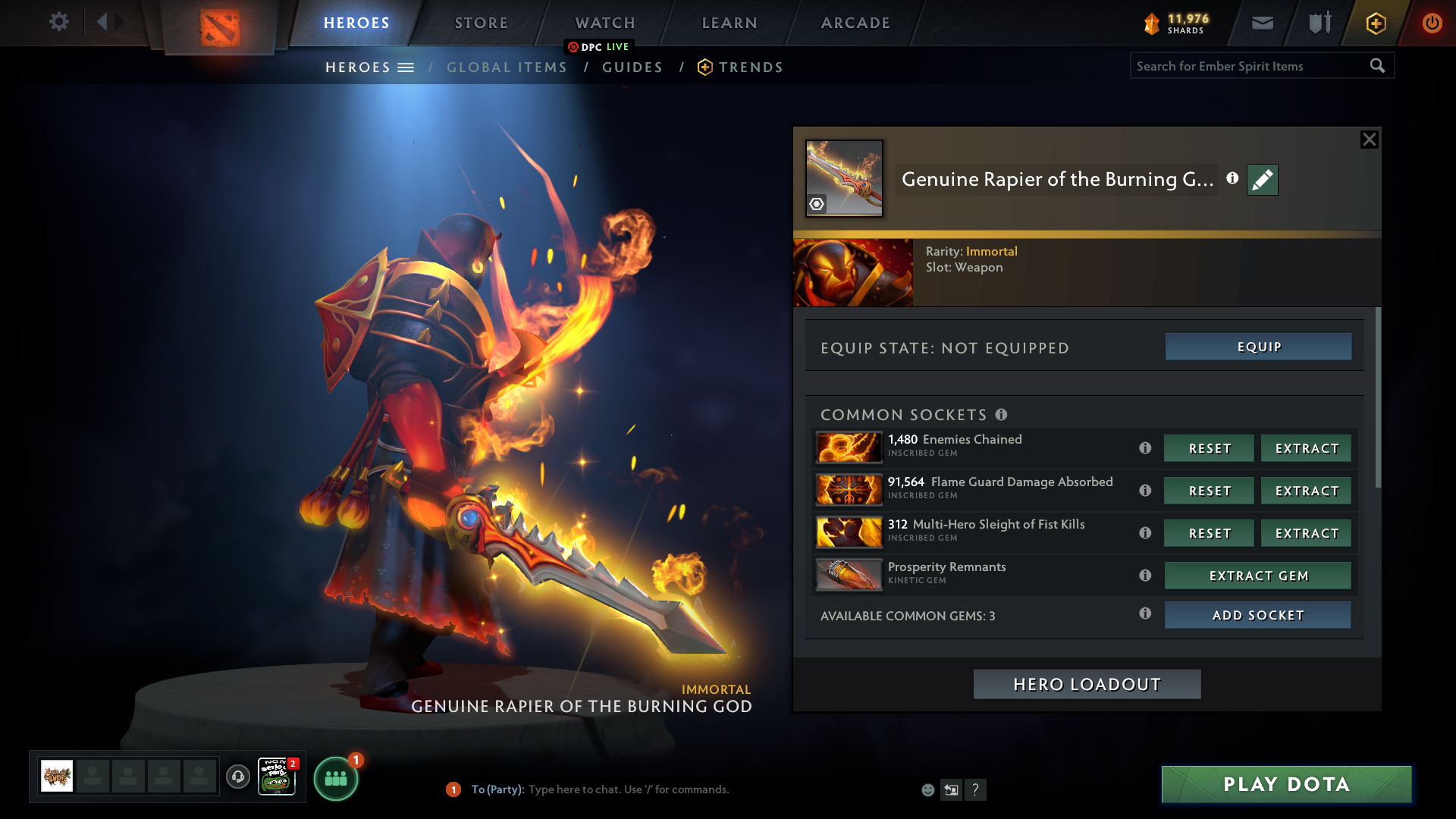Extract the Flame Guard Damage Absorbed gem
1456x819 pixels.
coord(1306,491)
